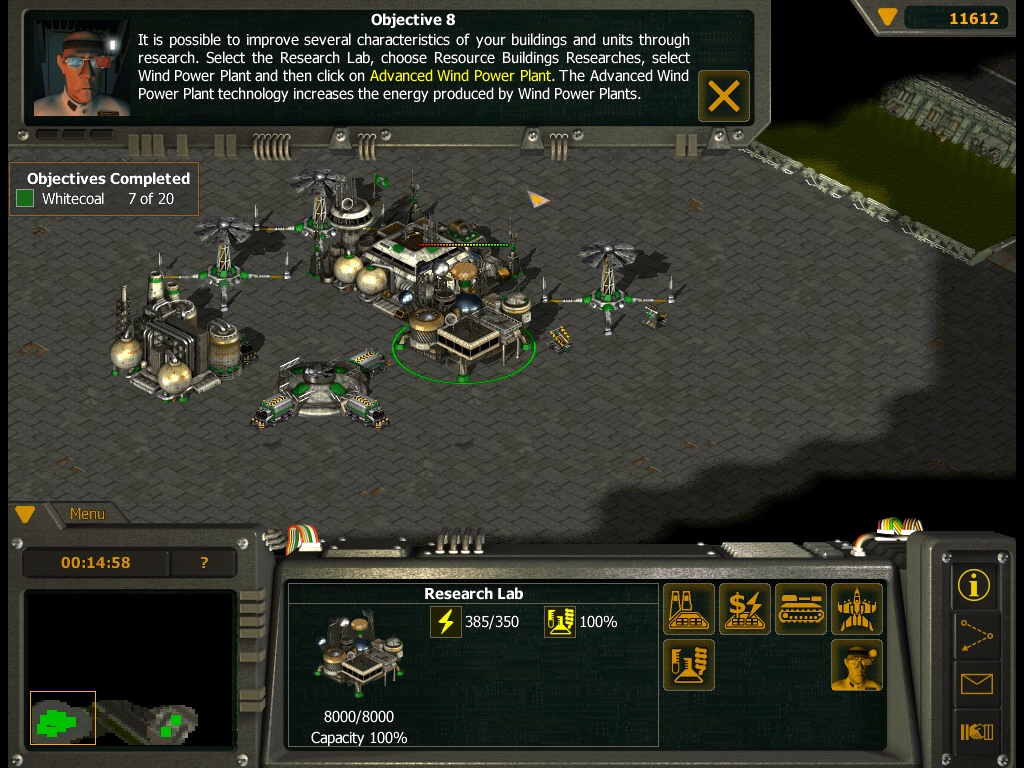Open the handshake diplomacy button
The height and width of the screenshot is (768, 1024).
pyautogui.click(x=974, y=732)
